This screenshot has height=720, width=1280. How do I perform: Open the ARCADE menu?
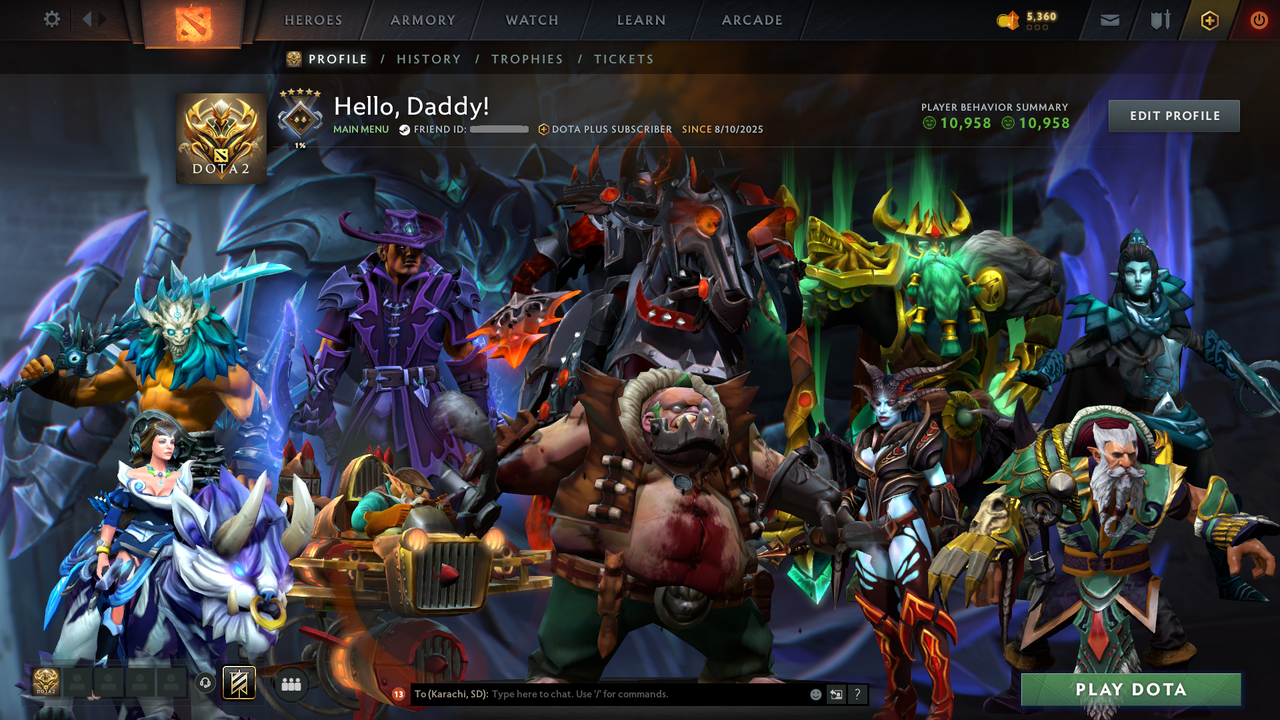751,19
